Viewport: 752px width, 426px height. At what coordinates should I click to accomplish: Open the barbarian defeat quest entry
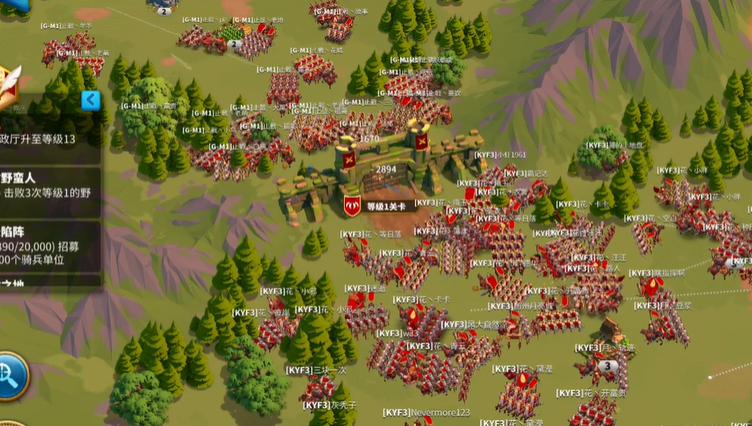tap(48, 184)
